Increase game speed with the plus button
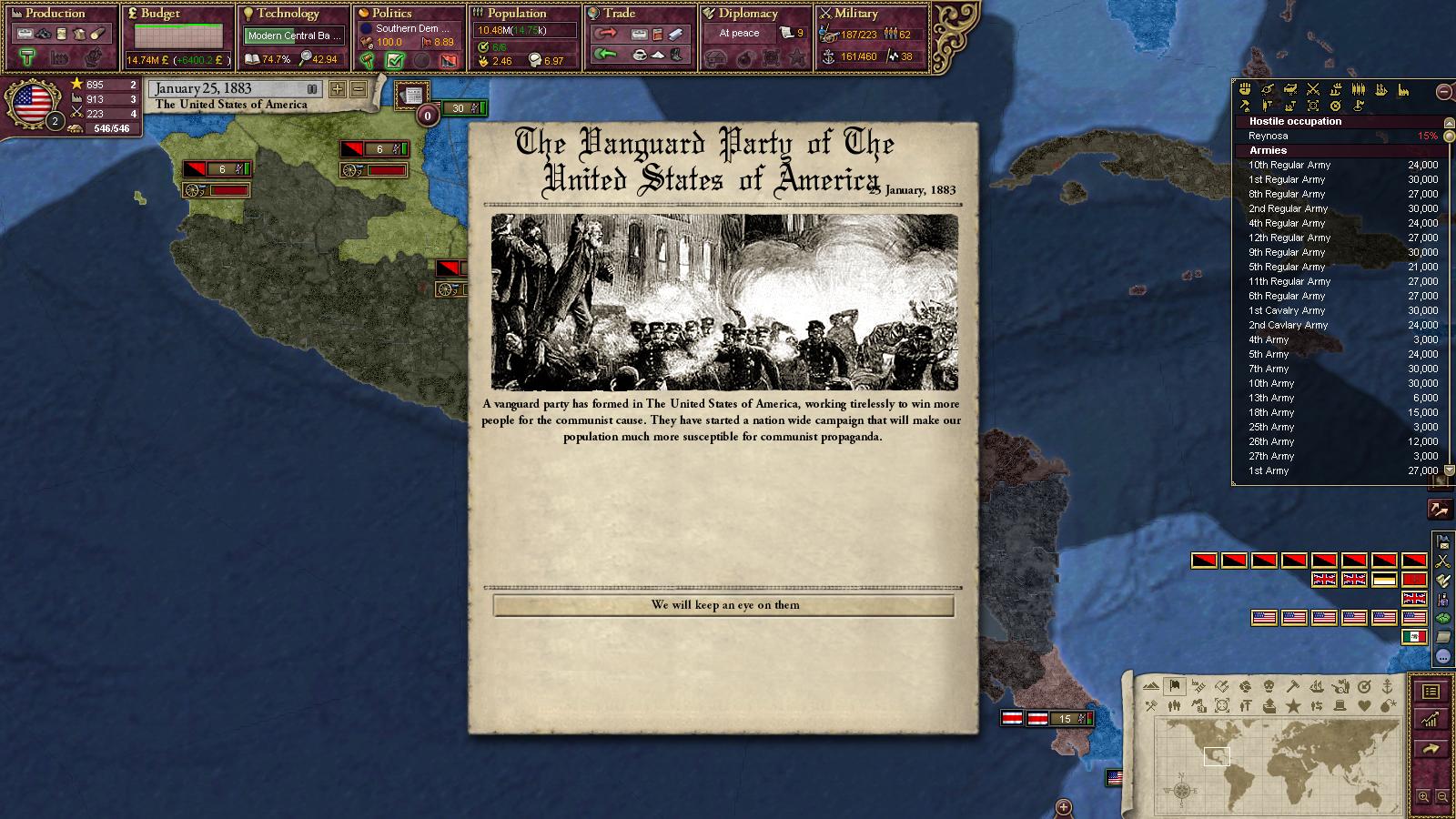The width and height of the screenshot is (1456, 819). tap(338, 89)
